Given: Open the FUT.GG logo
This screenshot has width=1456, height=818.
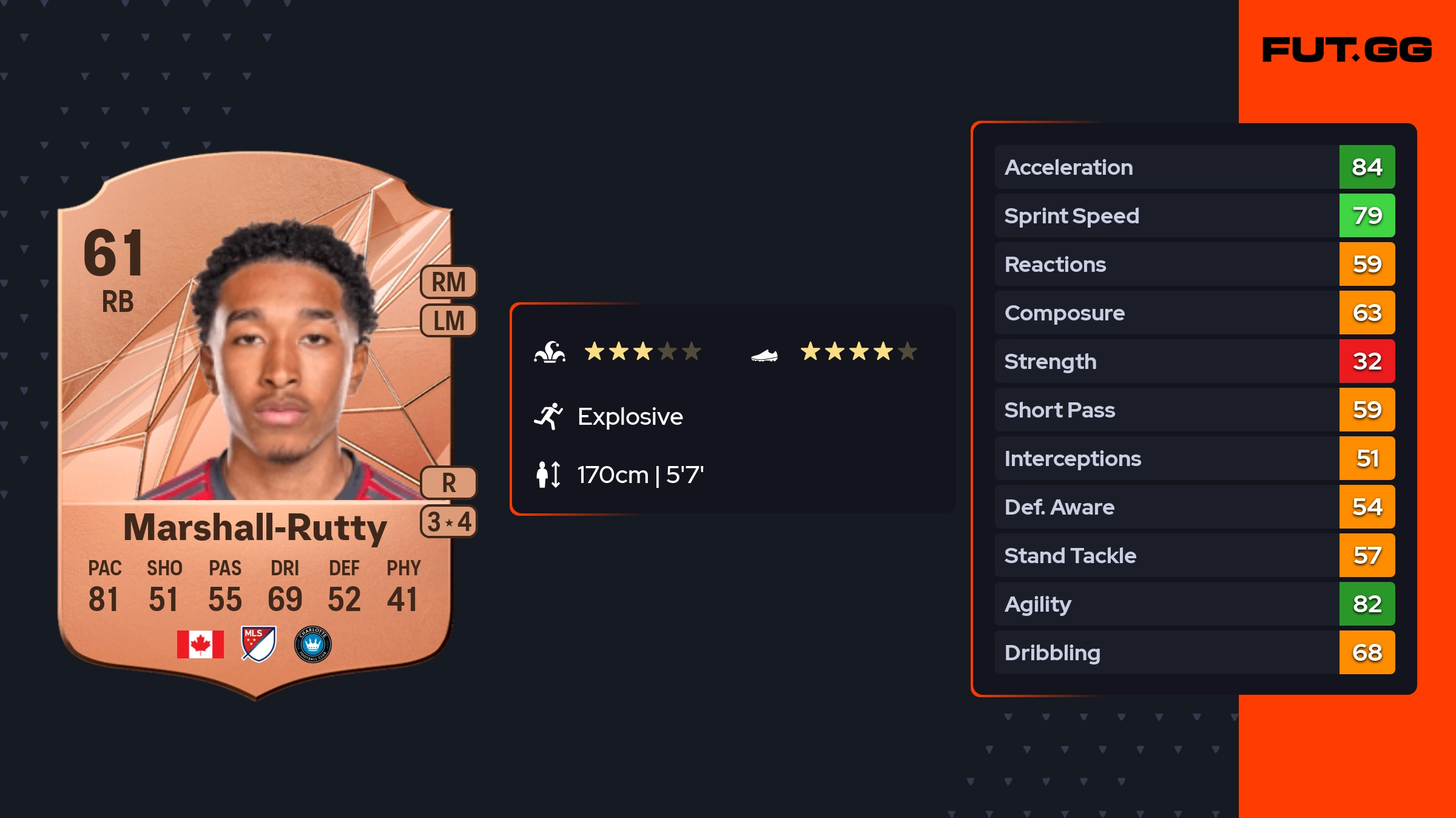Looking at the screenshot, I should click(x=1347, y=50).
